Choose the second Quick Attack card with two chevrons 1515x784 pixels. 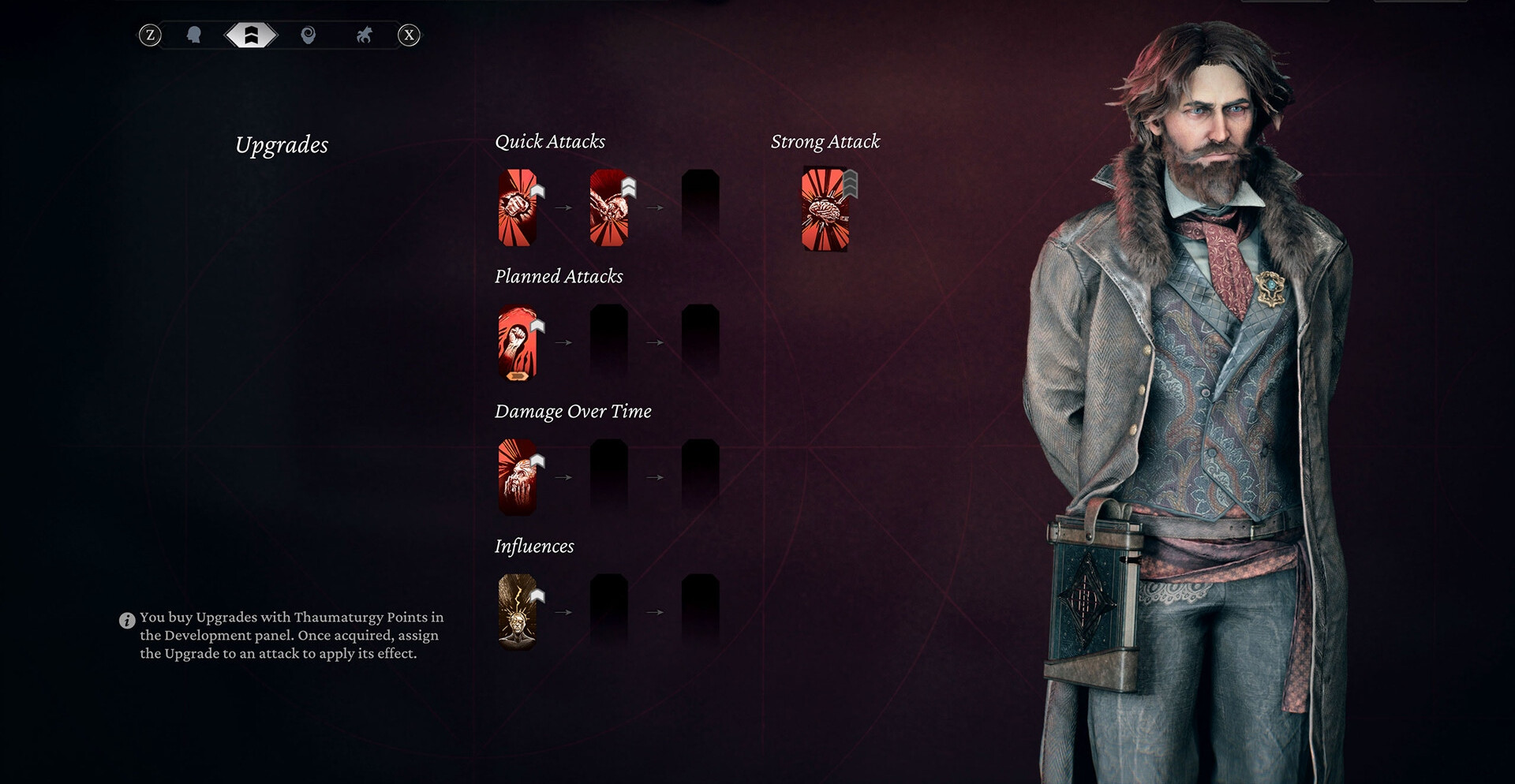609,207
